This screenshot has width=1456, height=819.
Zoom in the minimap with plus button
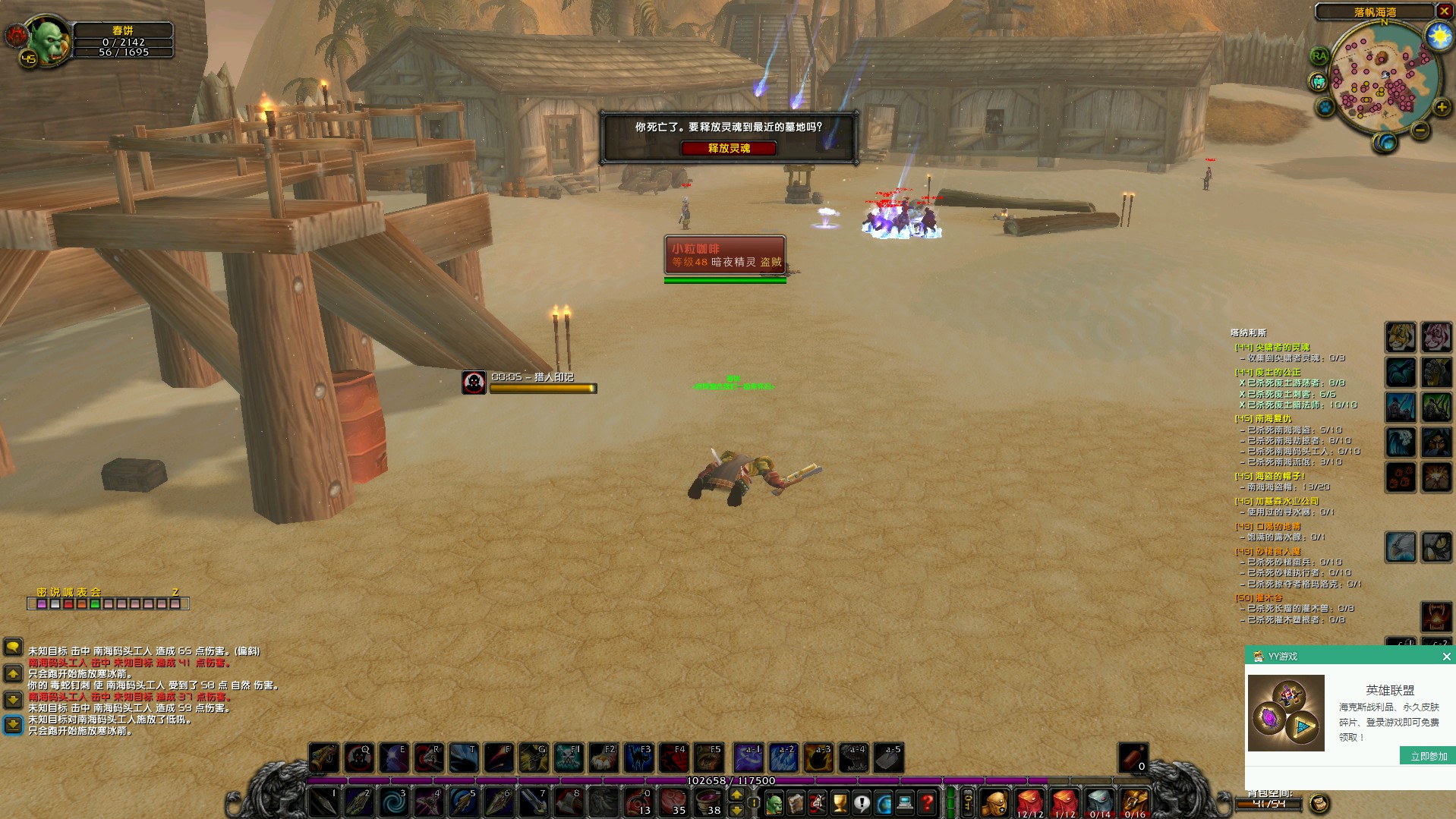[x=1441, y=108]
